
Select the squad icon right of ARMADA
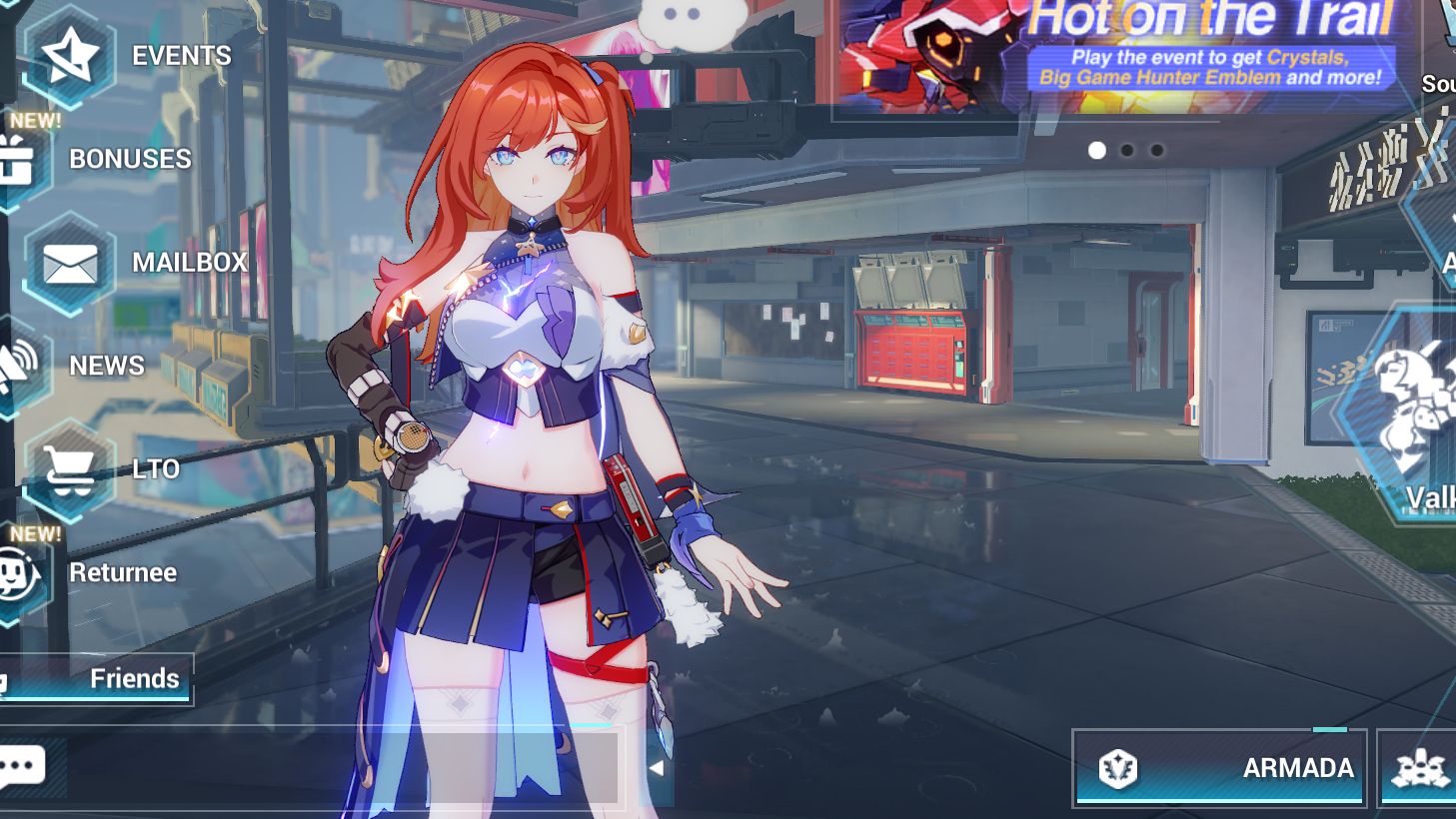(x=1418, y=768)
